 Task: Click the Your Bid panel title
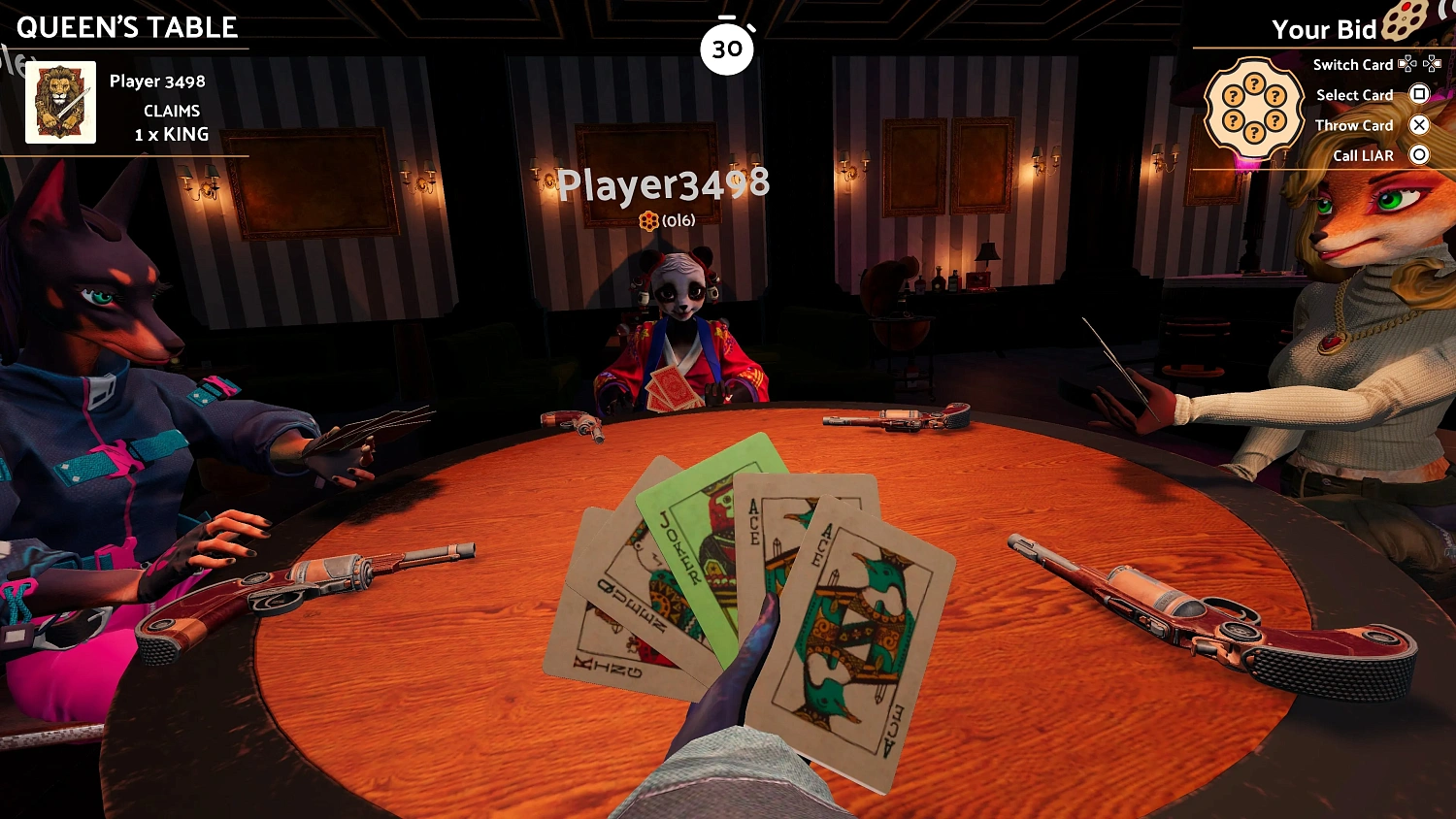click(x=1326, y=30)
